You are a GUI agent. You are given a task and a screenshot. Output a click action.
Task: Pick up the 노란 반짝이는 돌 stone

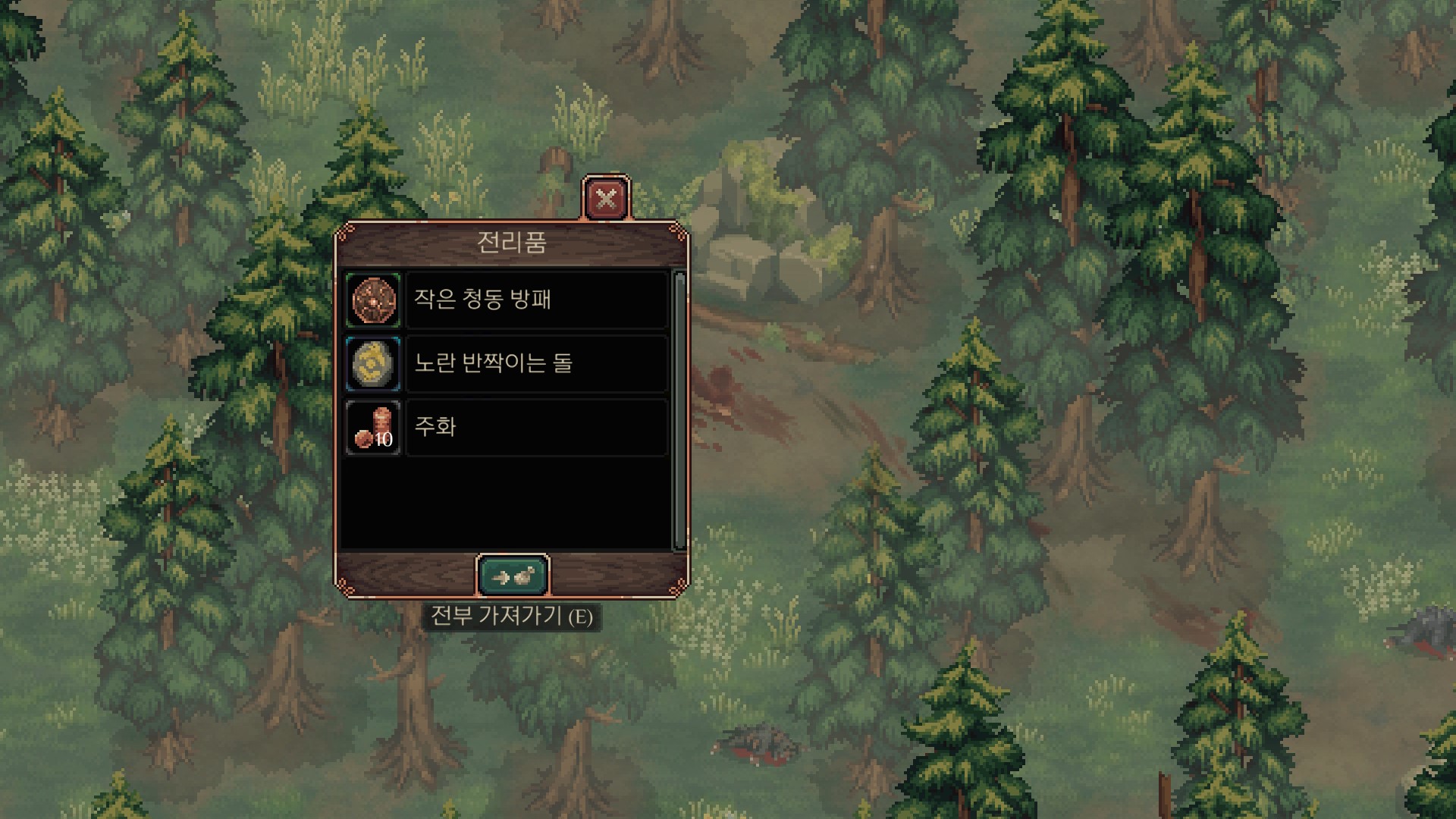click(x=506, y=363)
